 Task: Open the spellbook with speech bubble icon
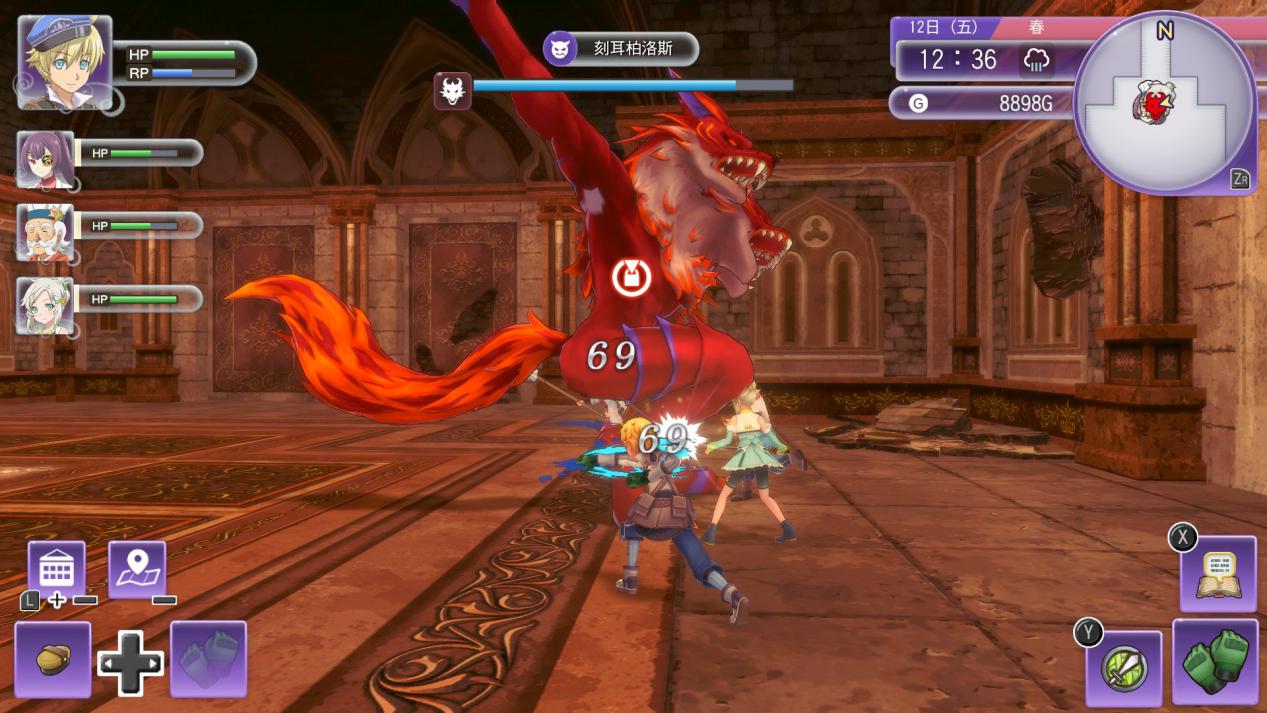pyautogui.click(x=1218, y=574)
